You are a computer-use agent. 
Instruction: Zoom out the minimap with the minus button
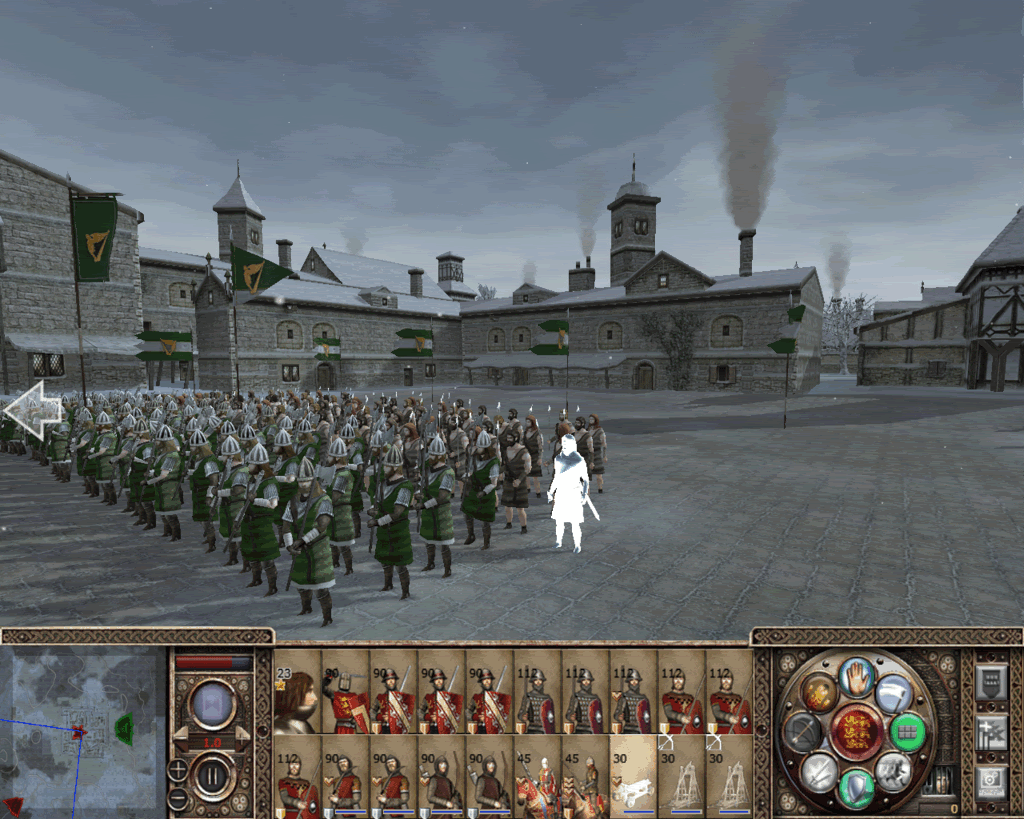(178, 798)
